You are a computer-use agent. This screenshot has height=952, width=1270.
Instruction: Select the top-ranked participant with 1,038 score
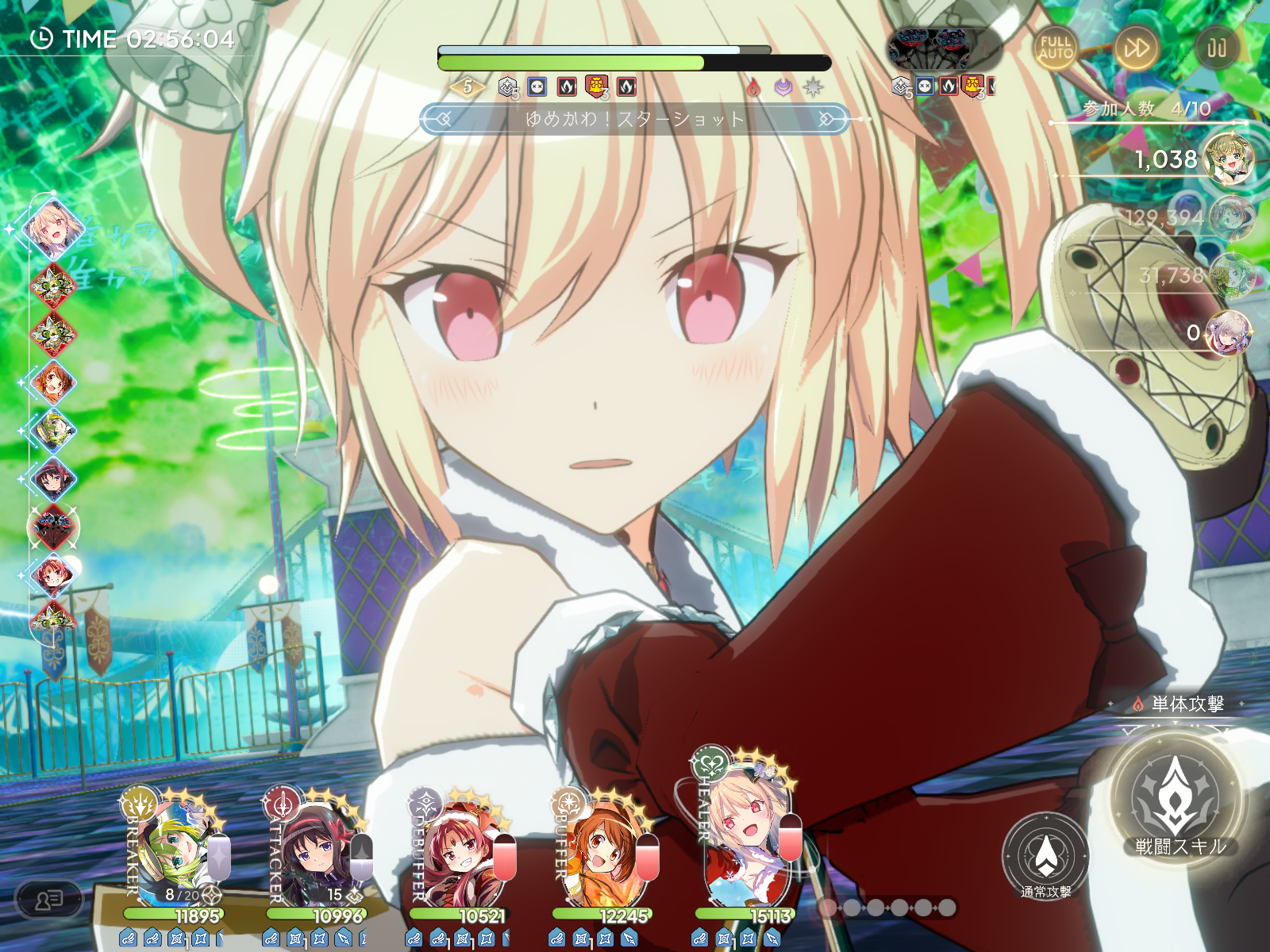pos(1228,159)
